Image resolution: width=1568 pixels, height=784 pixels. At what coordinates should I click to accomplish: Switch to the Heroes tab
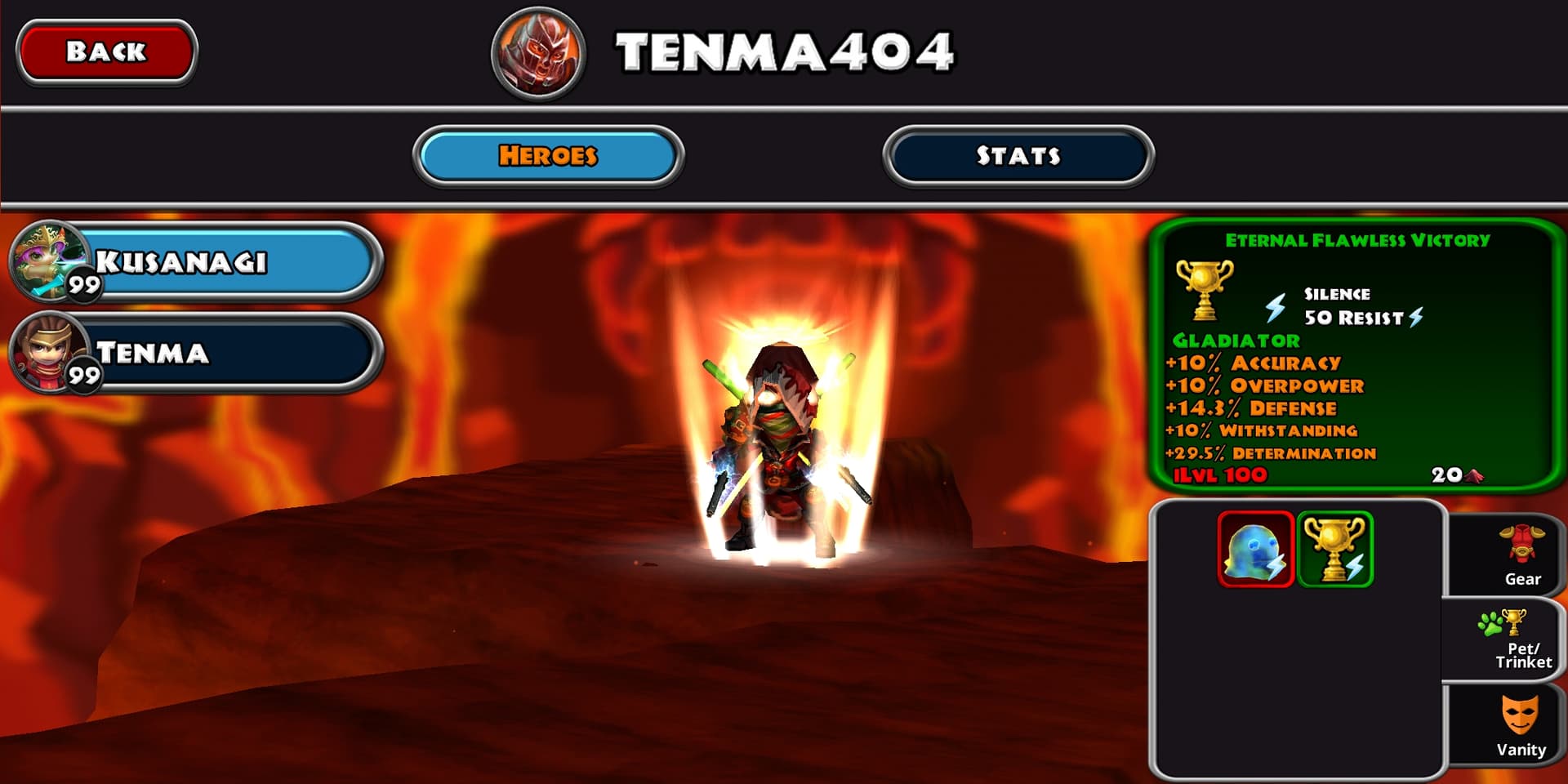[x=548, y=155]
